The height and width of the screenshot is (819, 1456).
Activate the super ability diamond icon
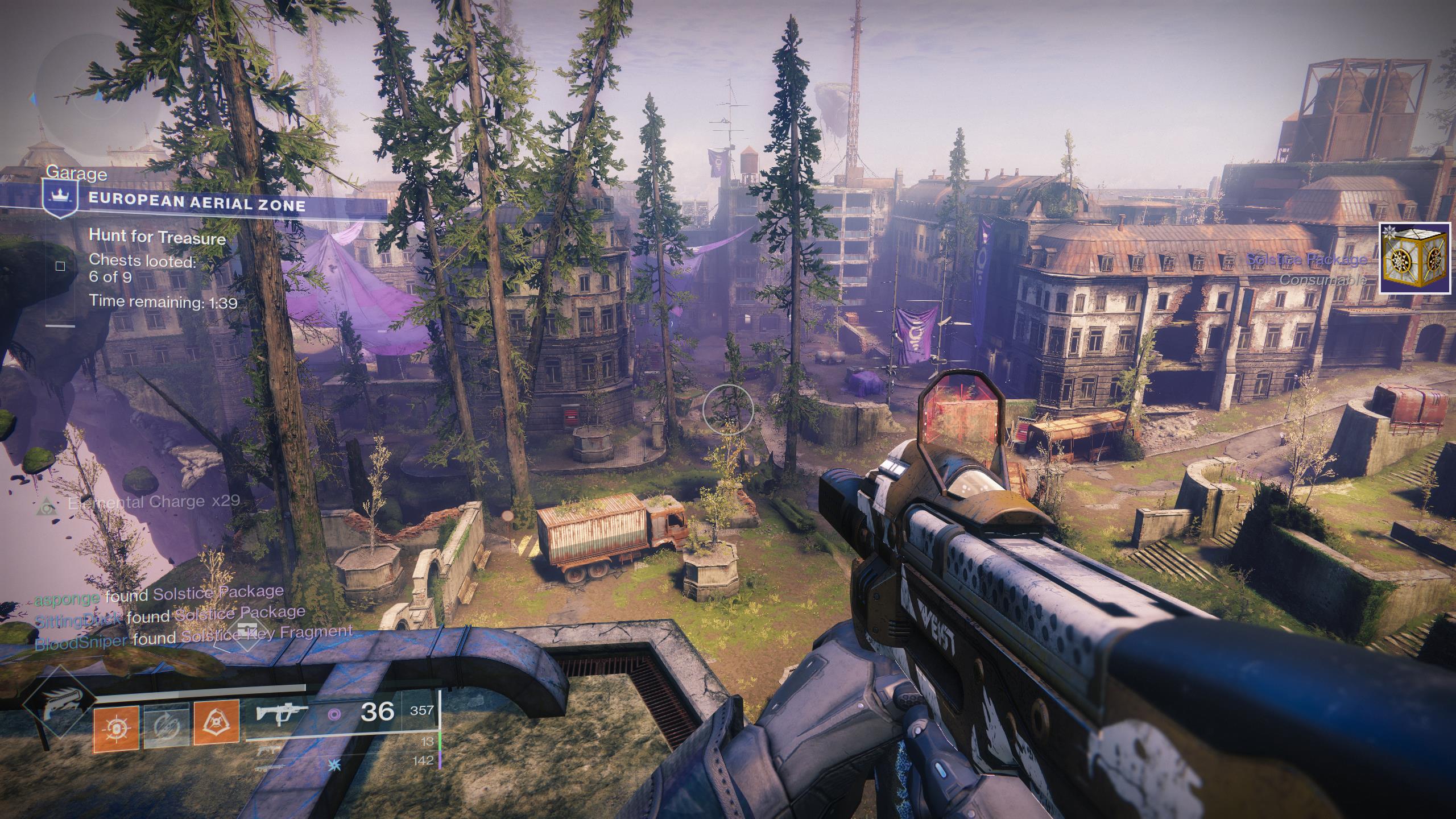(59, 712)
